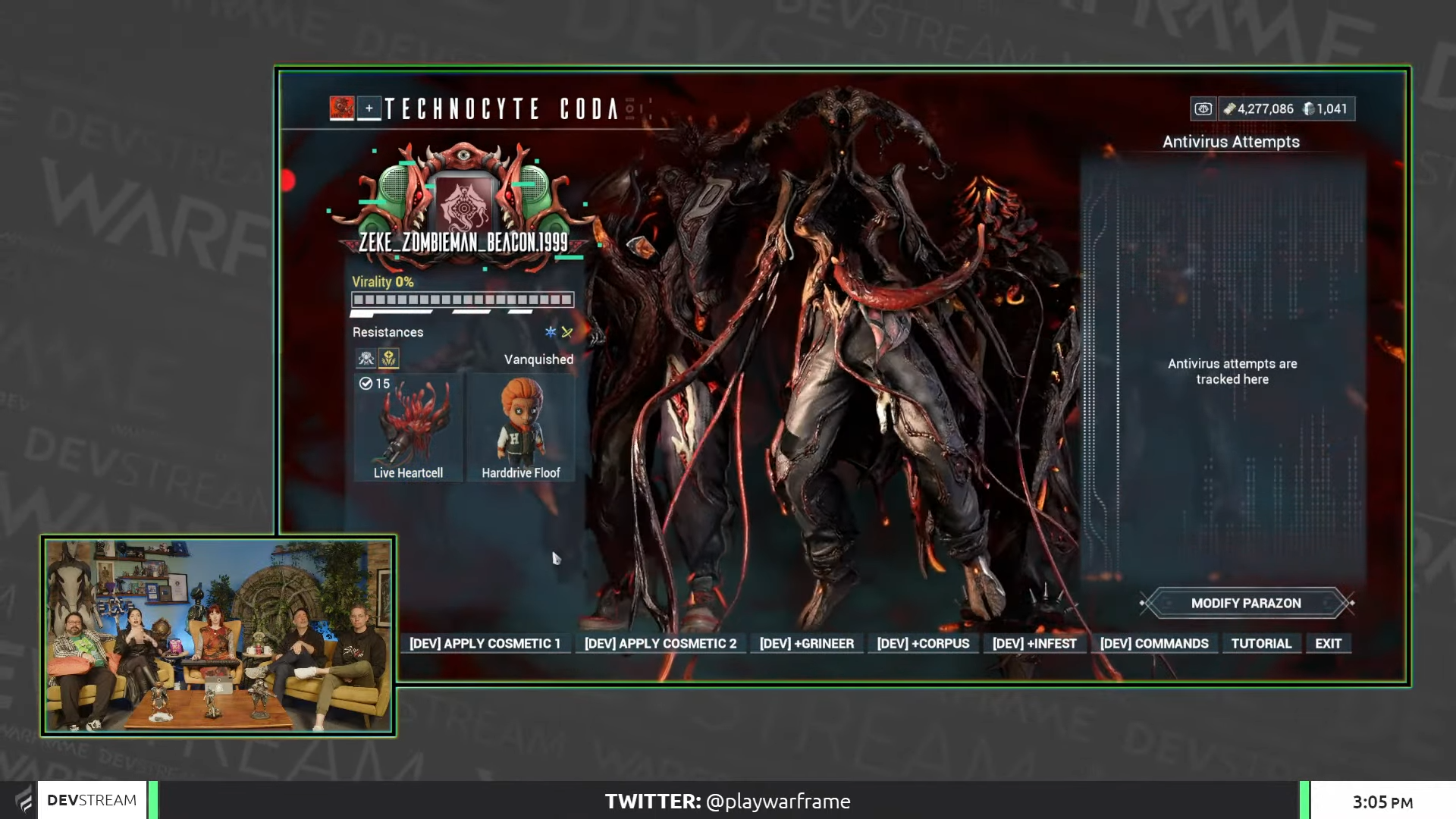Click the glyph icon right of Technocyte Coda title
The height and width of the screenshot is (819, 1456).
click(x=631, y=108)
